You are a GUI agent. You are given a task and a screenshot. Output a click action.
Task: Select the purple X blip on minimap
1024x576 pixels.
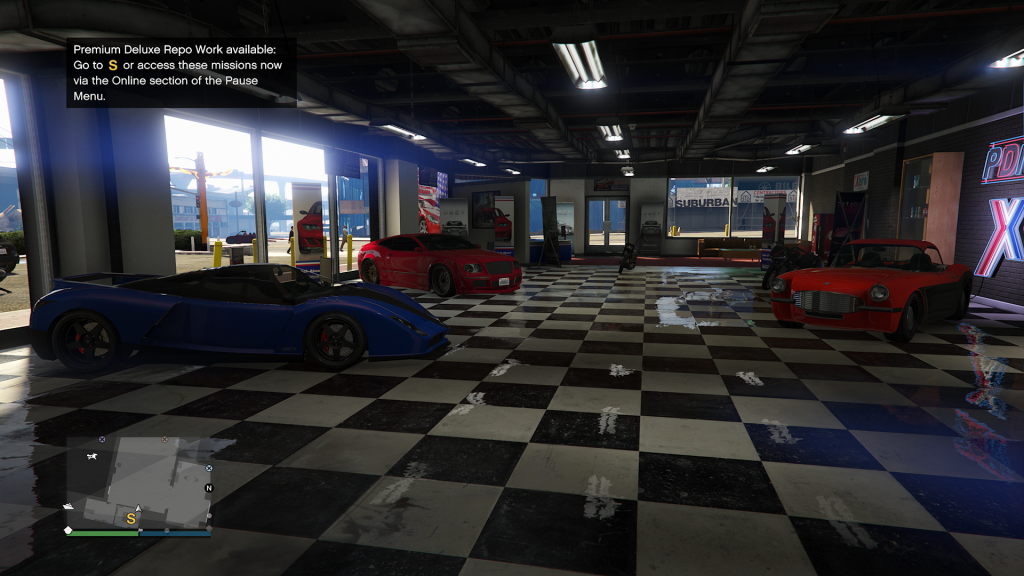pos(102,439)
